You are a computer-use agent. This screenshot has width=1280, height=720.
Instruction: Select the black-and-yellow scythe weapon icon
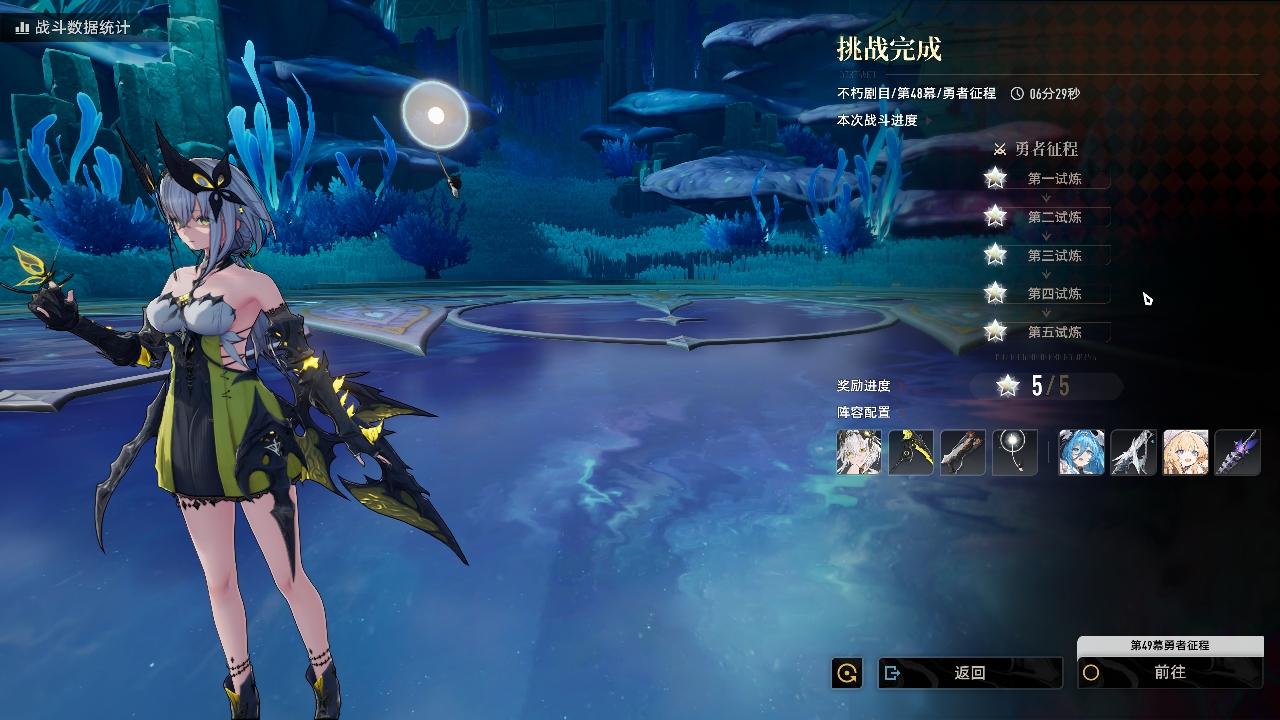911,452
